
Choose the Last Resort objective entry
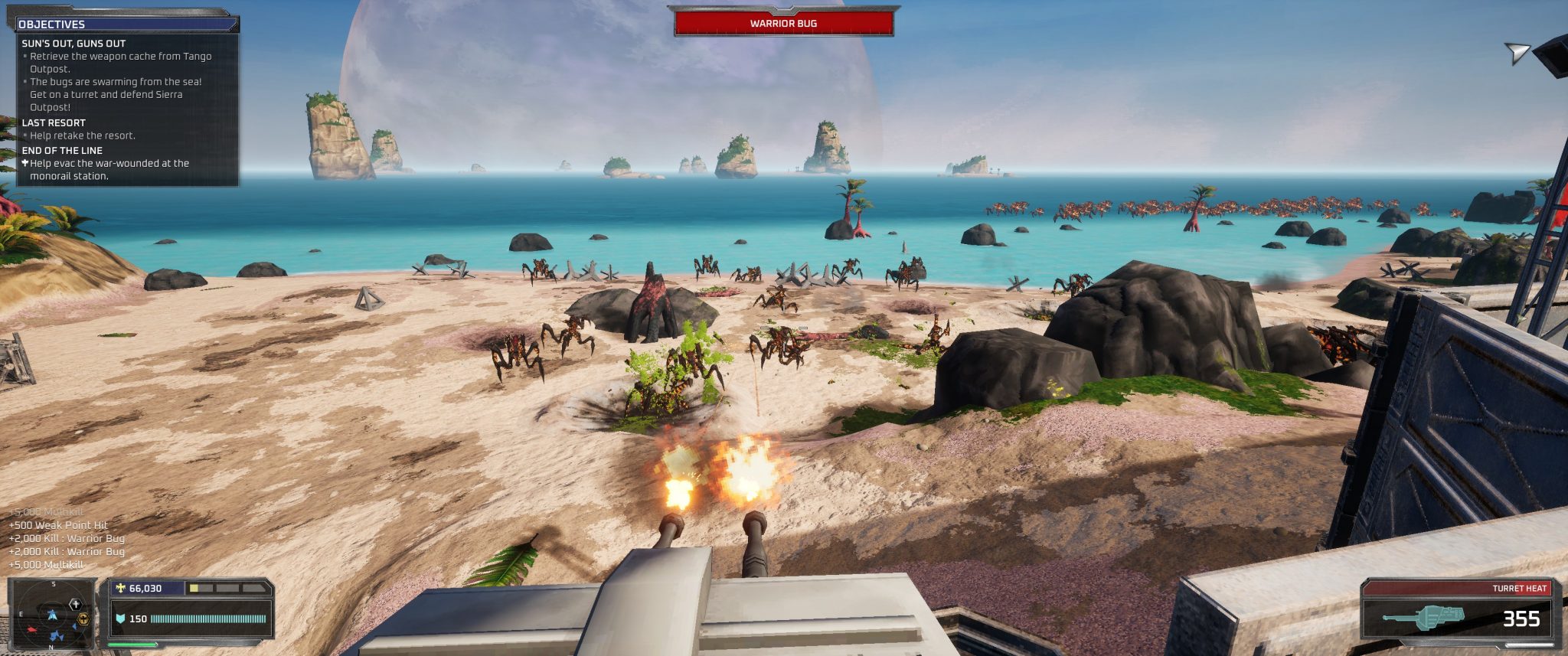point(54,122)
